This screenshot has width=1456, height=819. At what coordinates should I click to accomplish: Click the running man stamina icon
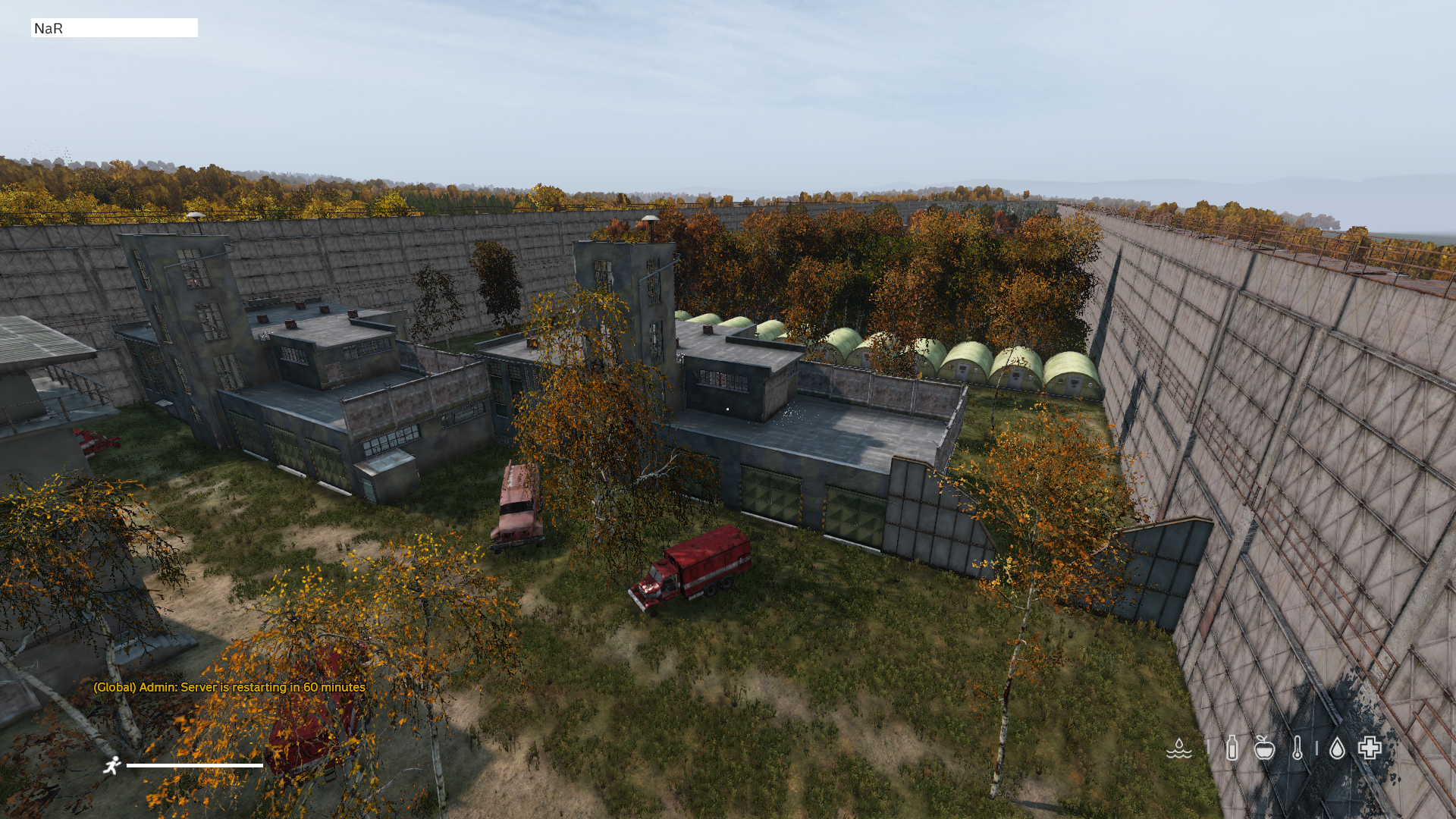coord(112,765)
